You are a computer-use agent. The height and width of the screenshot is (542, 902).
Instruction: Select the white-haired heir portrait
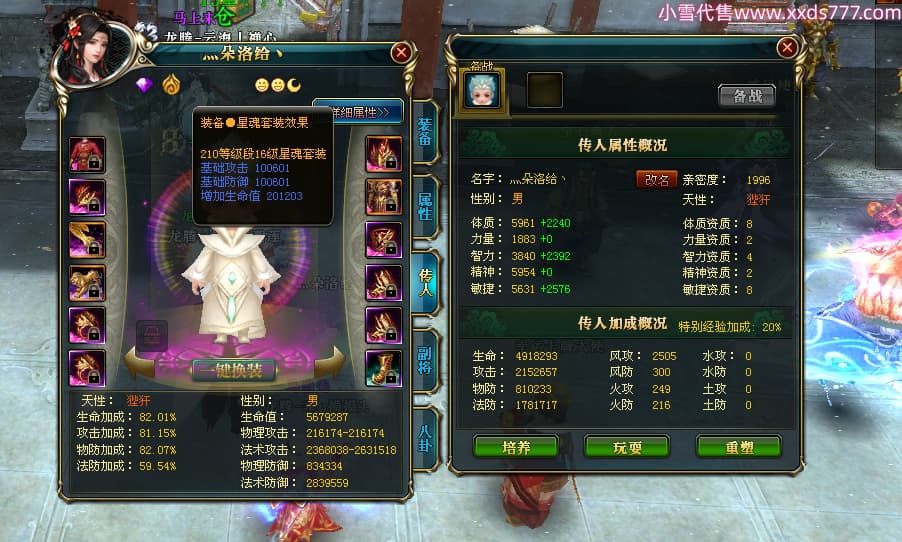tap(483, 90)
